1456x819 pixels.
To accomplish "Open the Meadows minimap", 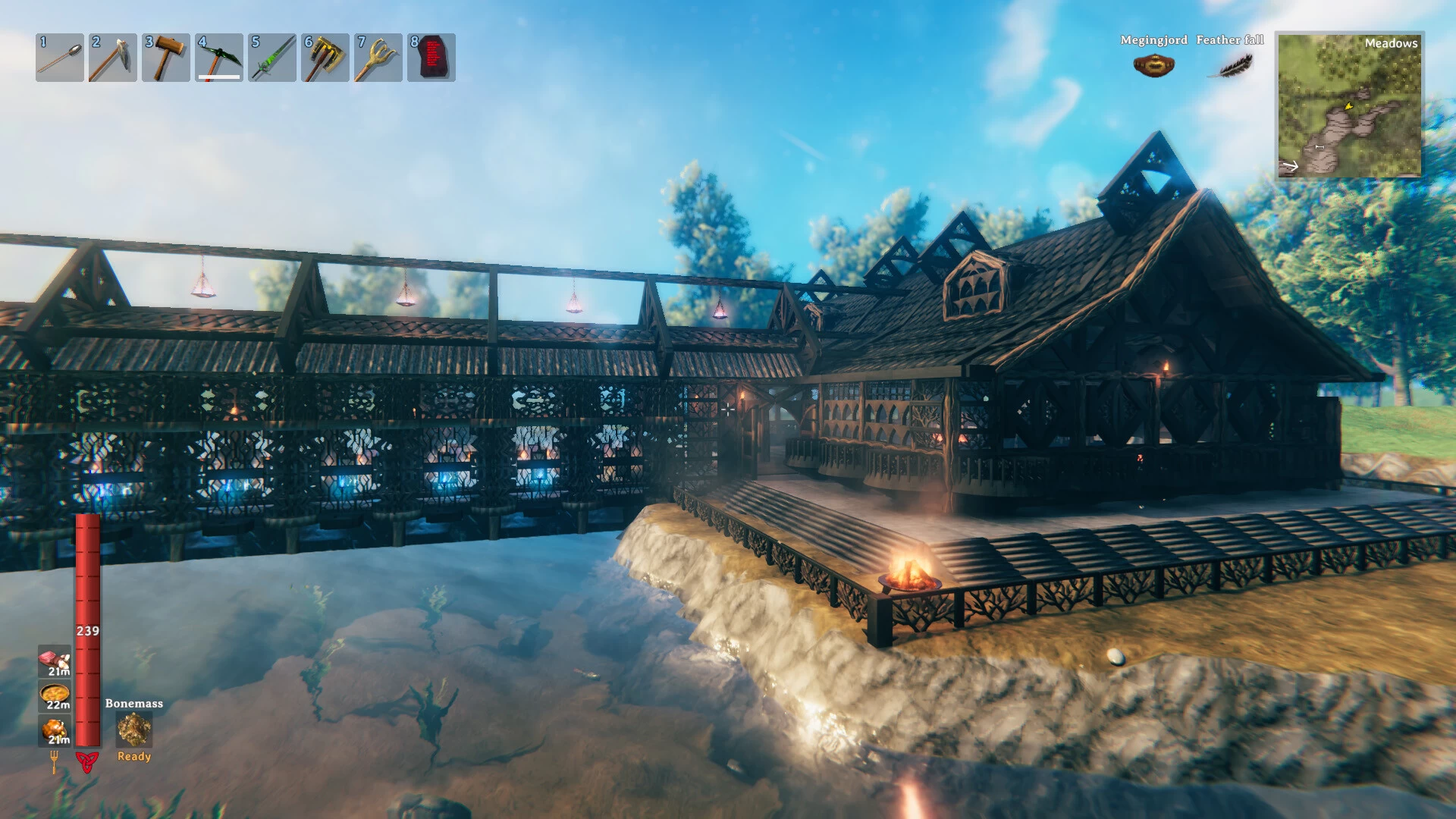I will pyautogui.click(x=1349, y=105).
